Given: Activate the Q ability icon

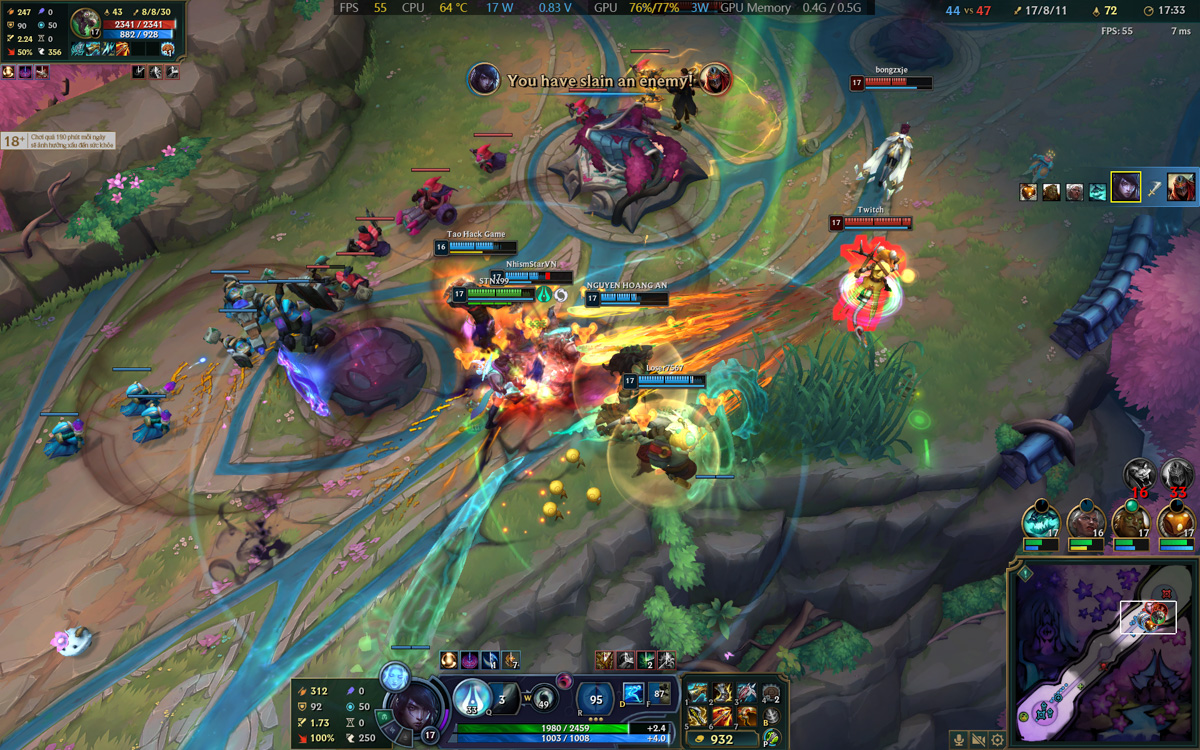Looking at the screenshot, I should [x=471, y=695].
